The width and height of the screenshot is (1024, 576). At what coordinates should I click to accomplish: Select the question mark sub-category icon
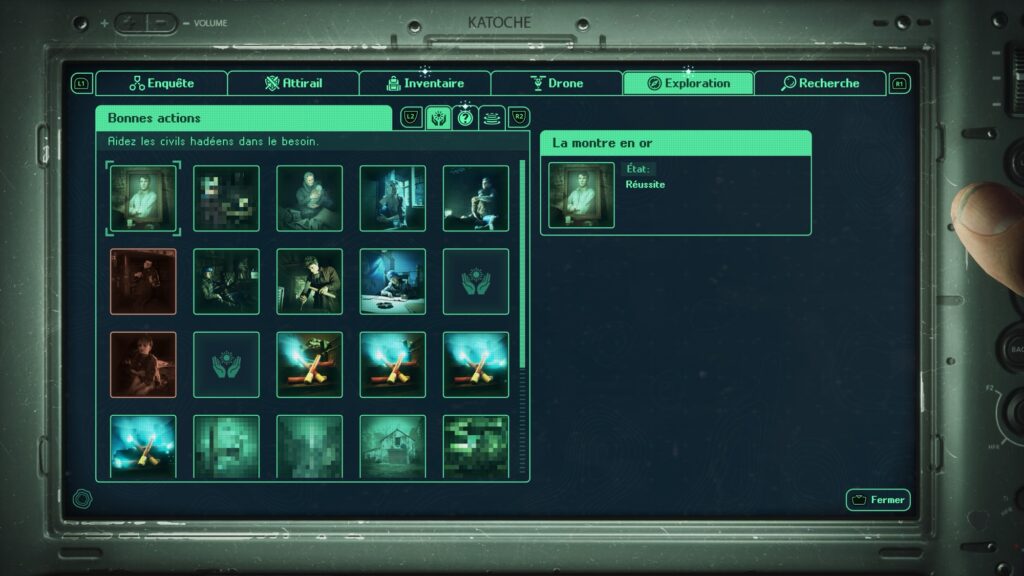point(465,118)
